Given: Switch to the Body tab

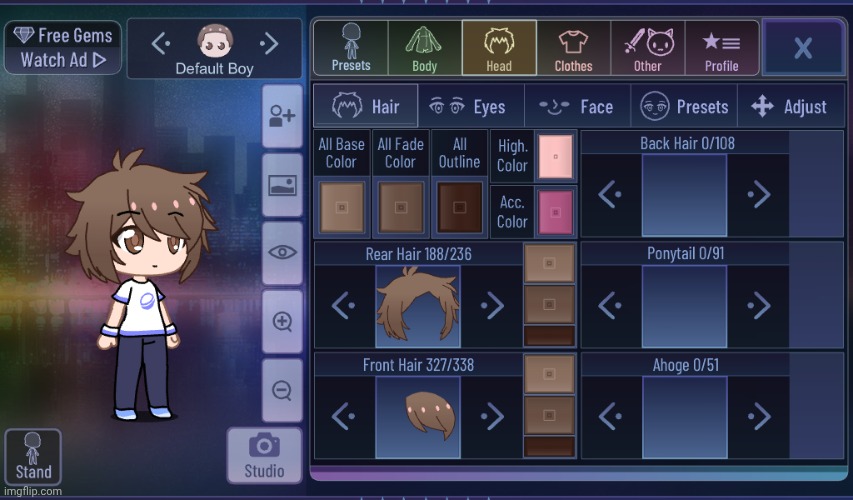Looking at the screenshot, I should click(x=425, y=47).
